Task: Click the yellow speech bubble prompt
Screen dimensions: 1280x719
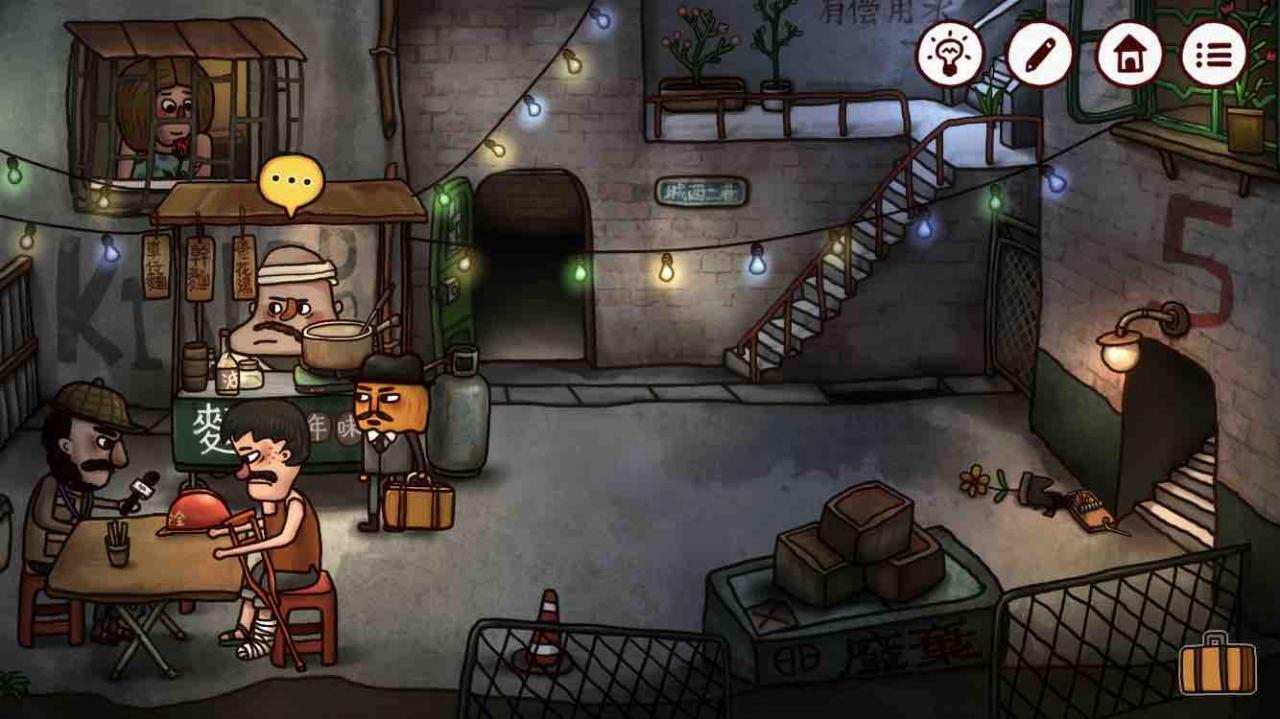Action: (291, 182)
